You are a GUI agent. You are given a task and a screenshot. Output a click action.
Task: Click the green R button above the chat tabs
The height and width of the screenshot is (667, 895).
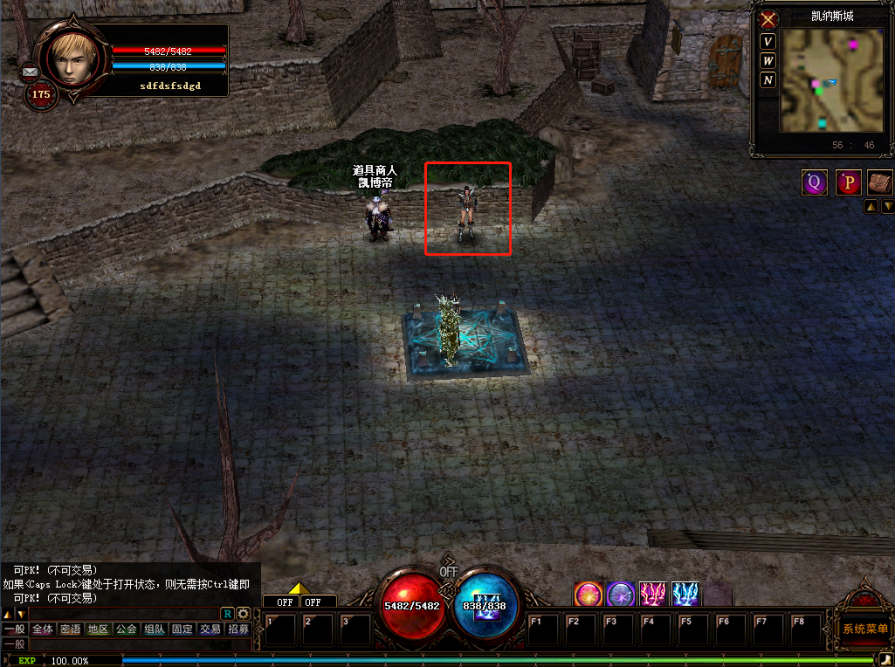click(x=227, y=613)
